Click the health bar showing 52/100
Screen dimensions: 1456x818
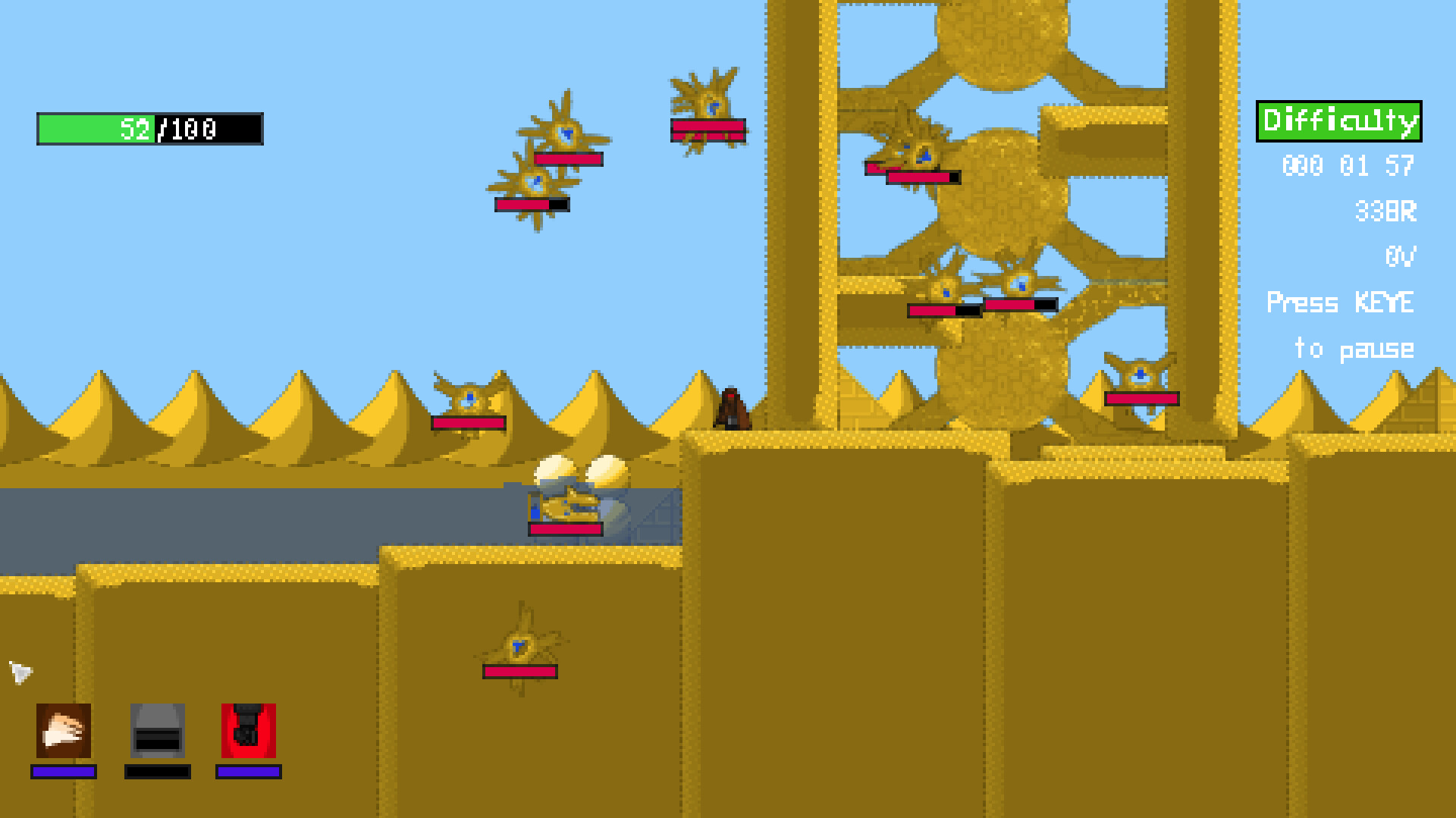148,130
